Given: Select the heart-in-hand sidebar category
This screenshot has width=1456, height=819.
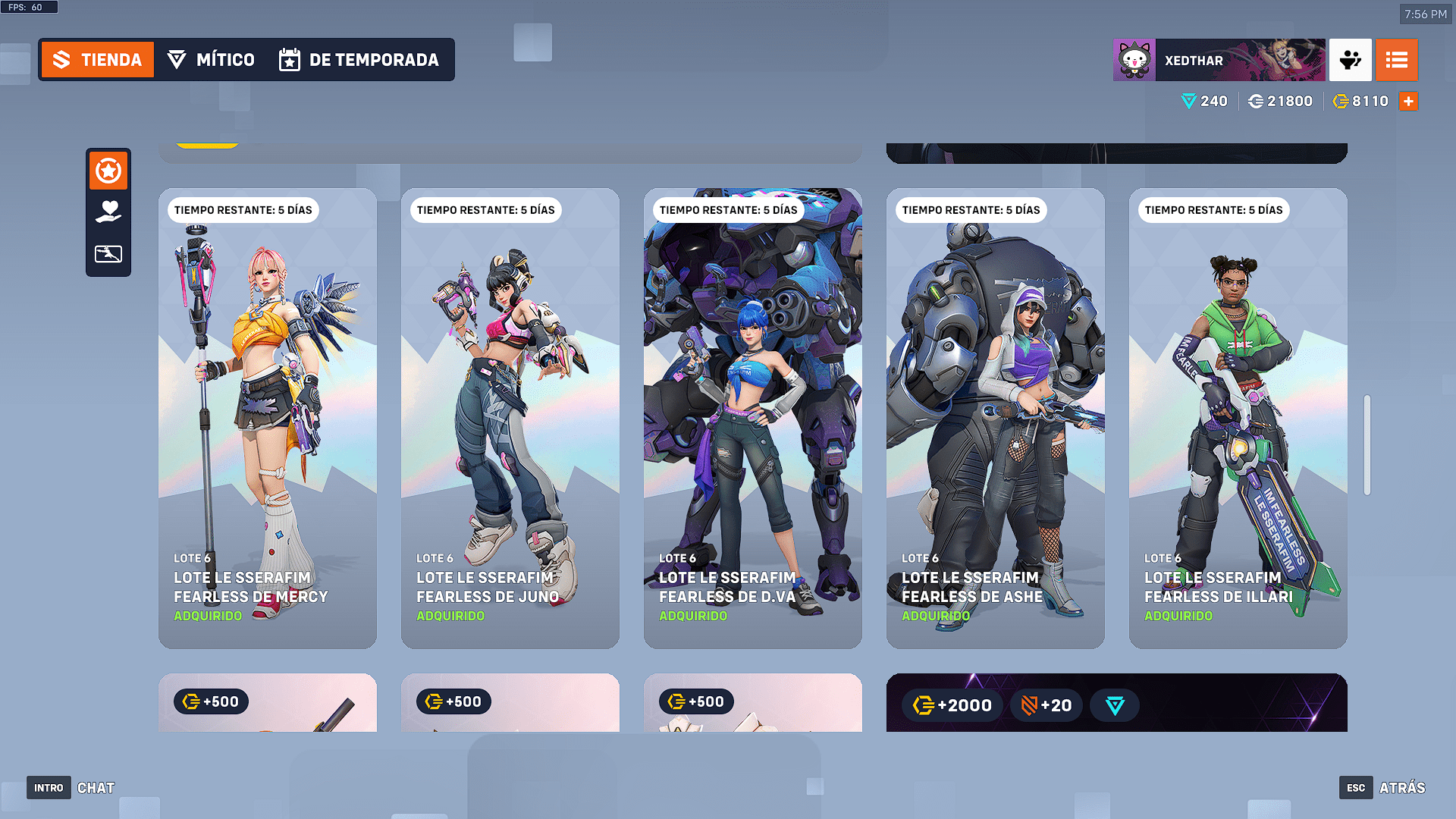Looking at the screenshot, I should click(108, 212).
